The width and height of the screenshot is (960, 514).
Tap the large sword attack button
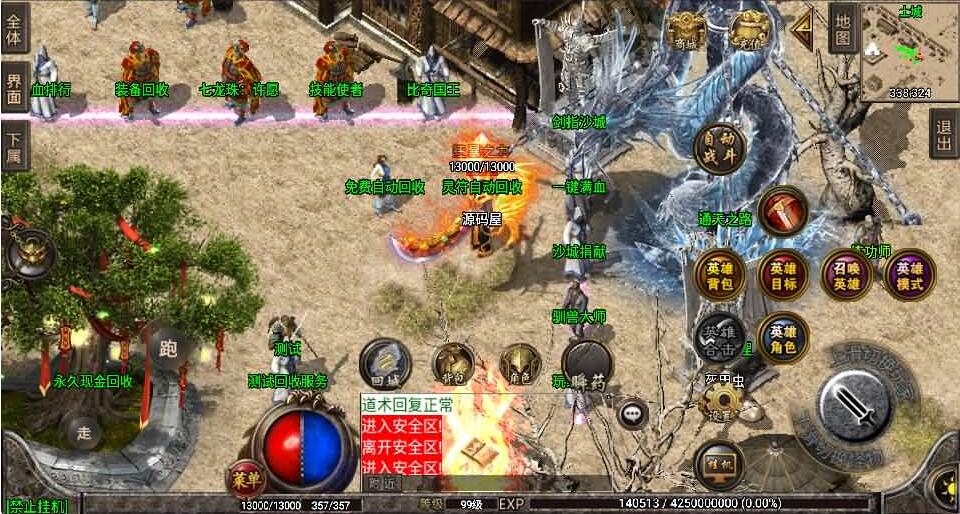coord(853,406)
